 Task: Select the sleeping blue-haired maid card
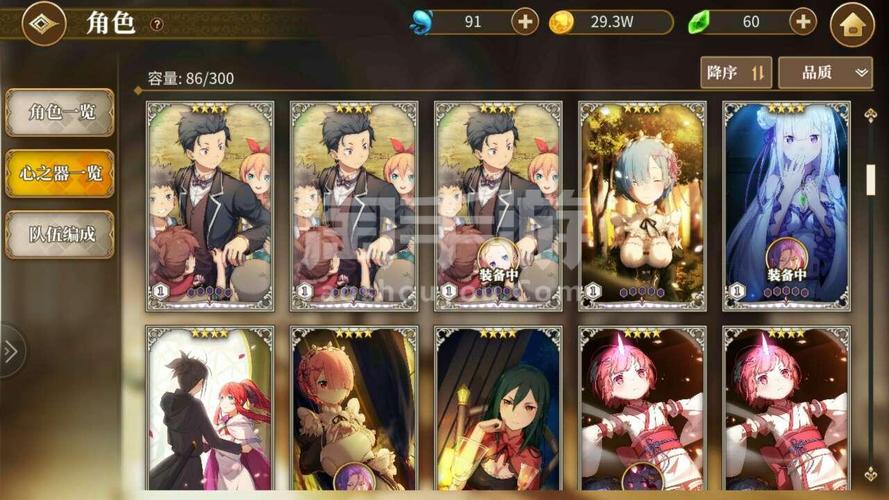[641, 205]
